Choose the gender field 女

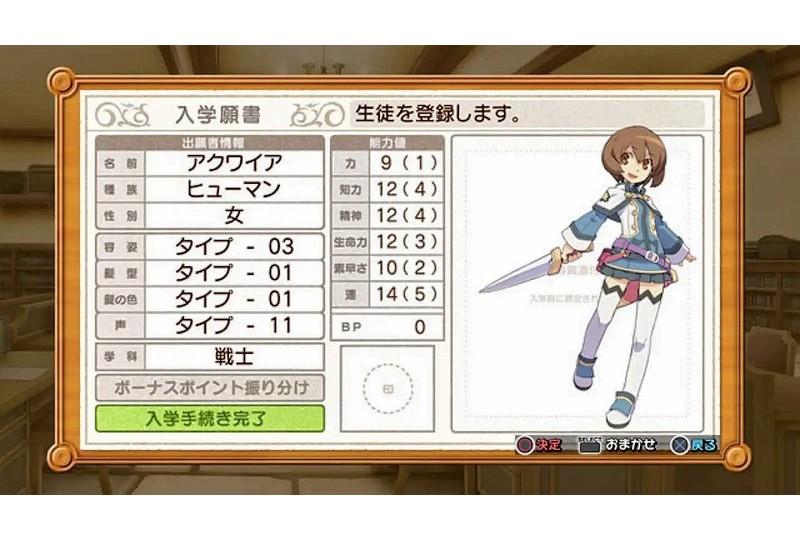click(x=235, y=215)
